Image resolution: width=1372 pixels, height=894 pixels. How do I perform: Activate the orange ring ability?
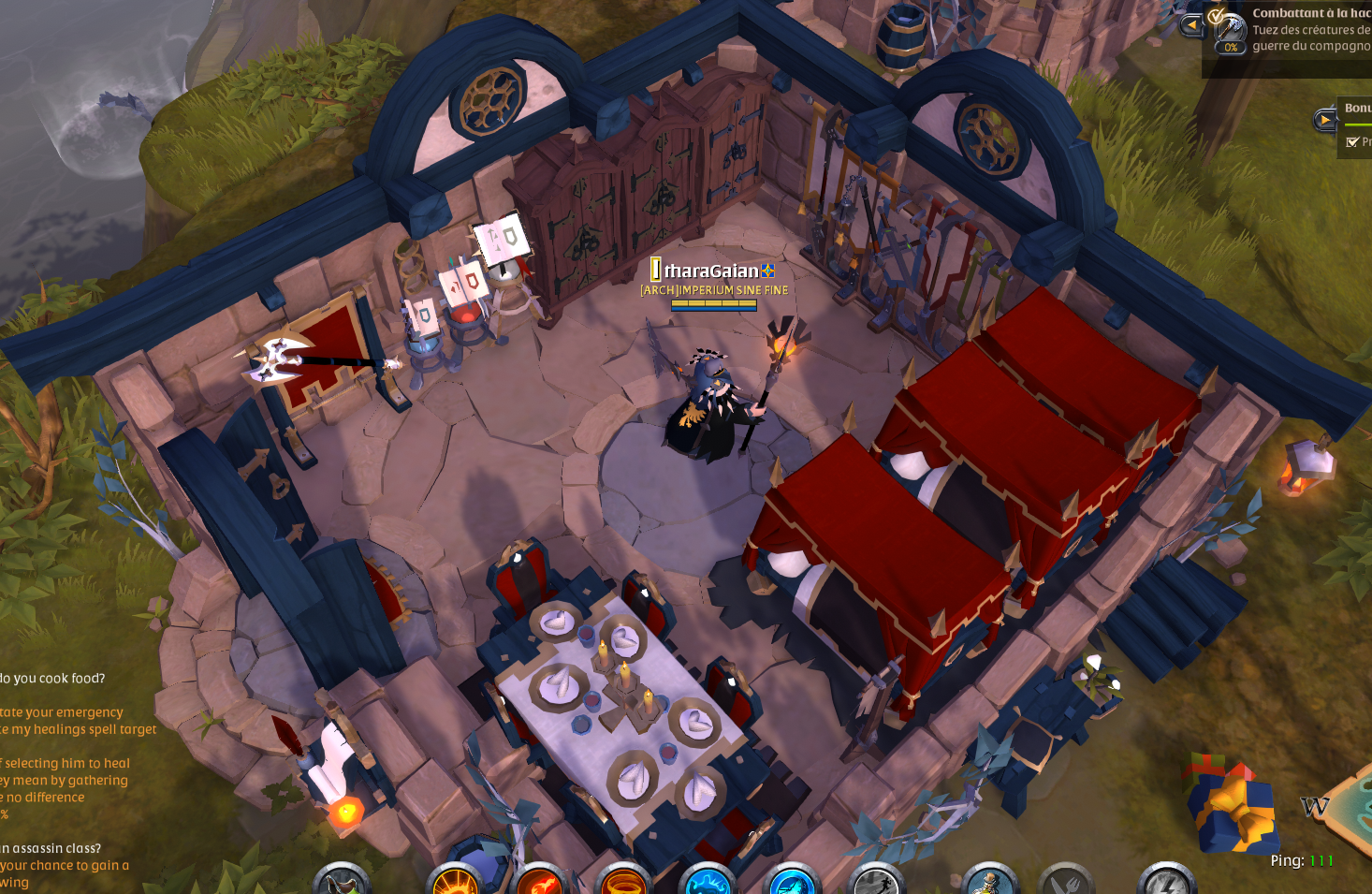(x=623, y=882)
